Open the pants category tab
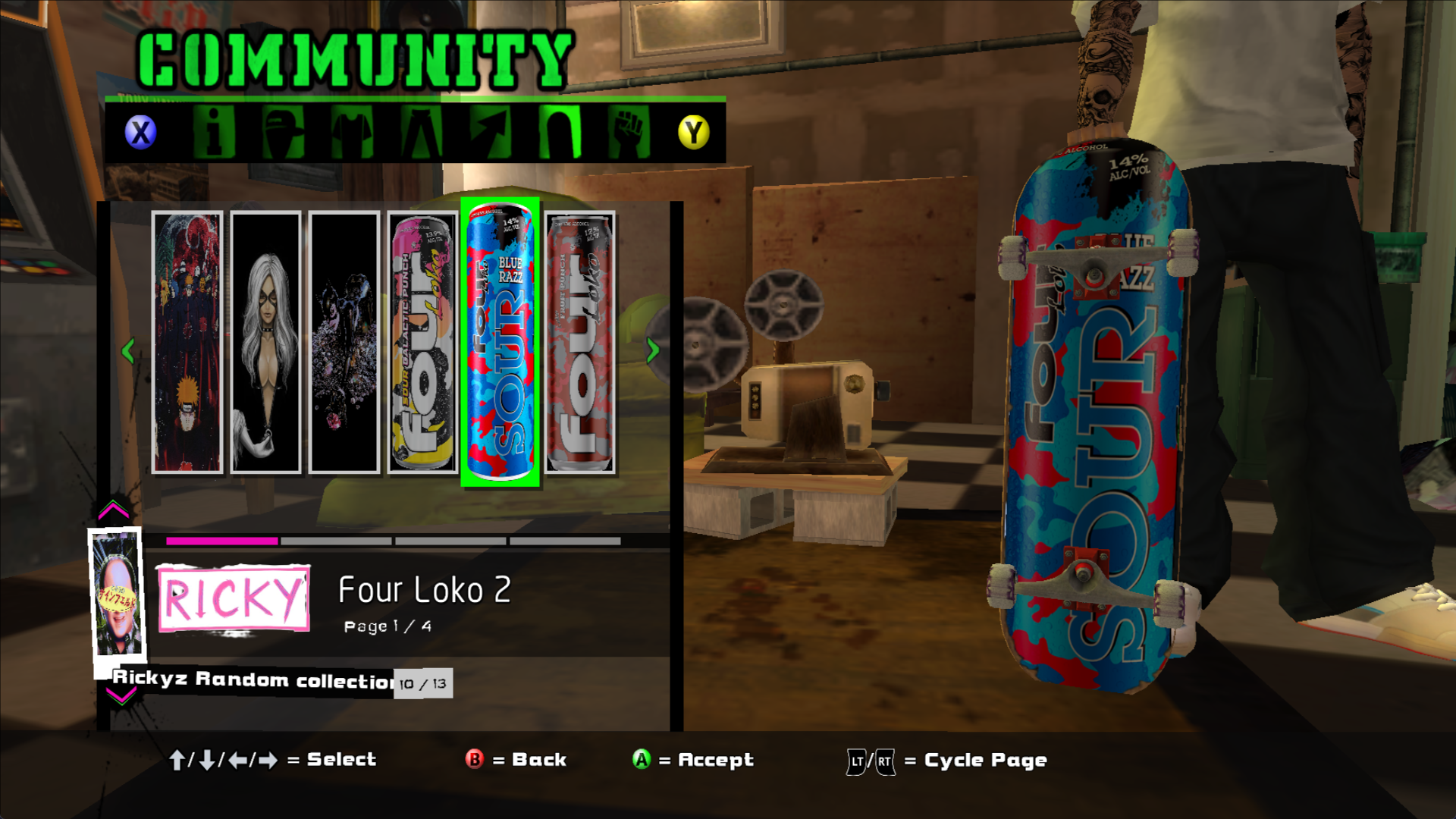 pos(422,132)
